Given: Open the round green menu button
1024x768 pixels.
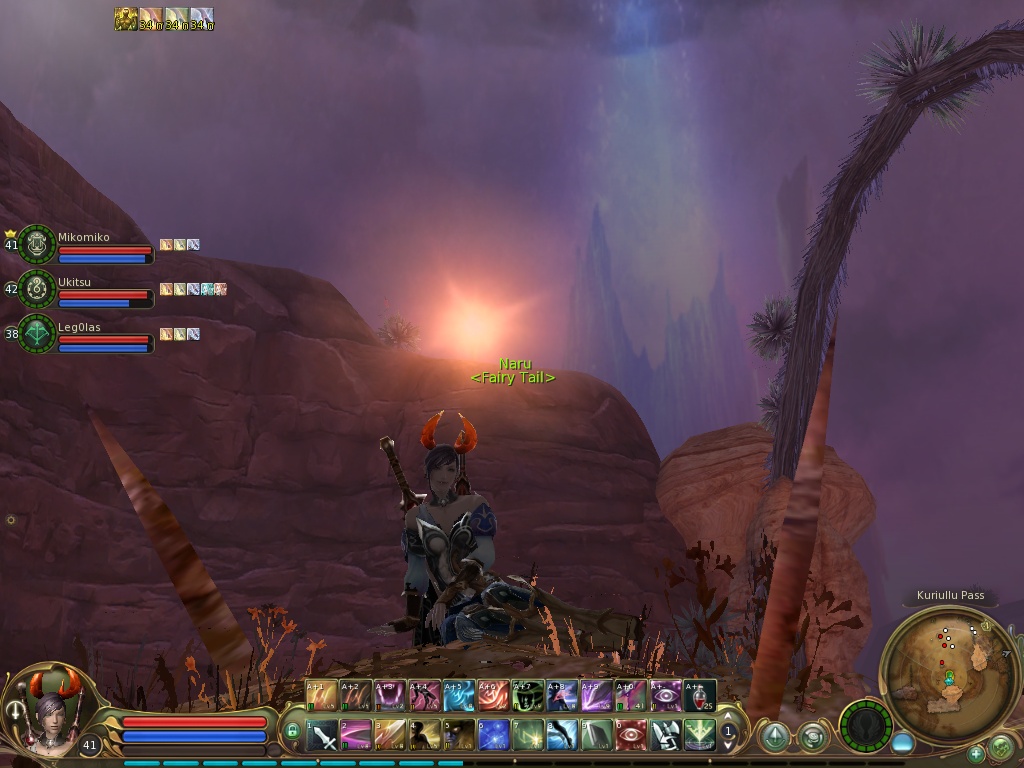Looking at the screenshot, I should (x=1000, y=746).
